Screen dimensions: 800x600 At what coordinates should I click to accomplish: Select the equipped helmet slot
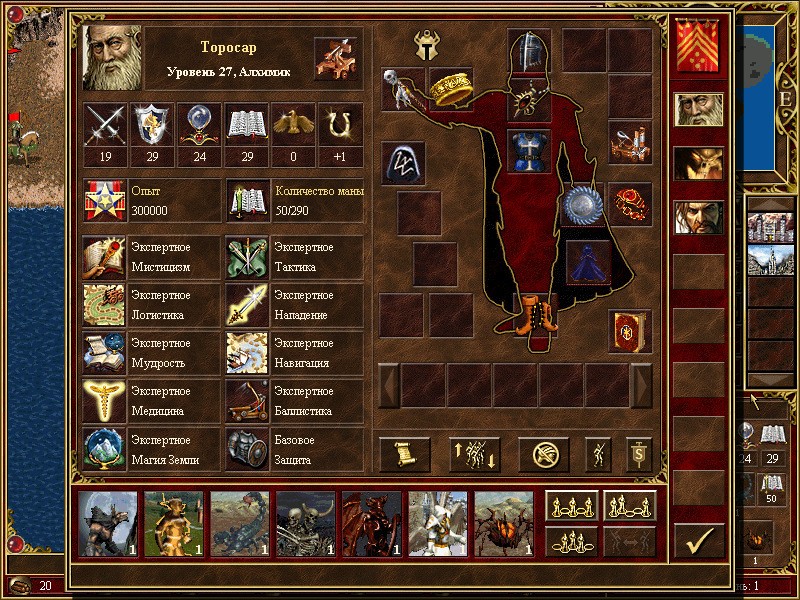click(x=530, y=50)
